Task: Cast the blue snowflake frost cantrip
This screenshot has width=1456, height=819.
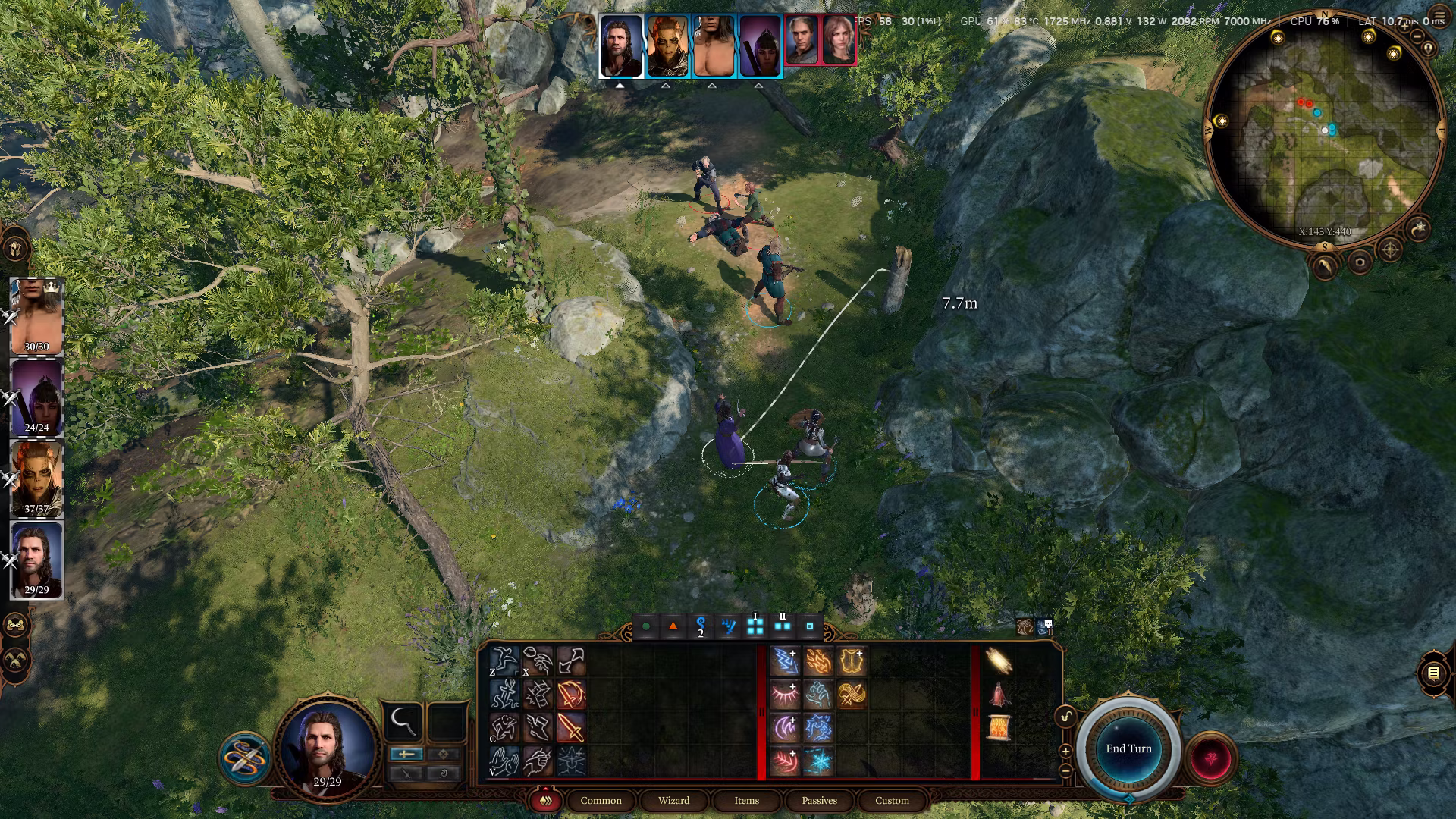Action: pos(818,761)
